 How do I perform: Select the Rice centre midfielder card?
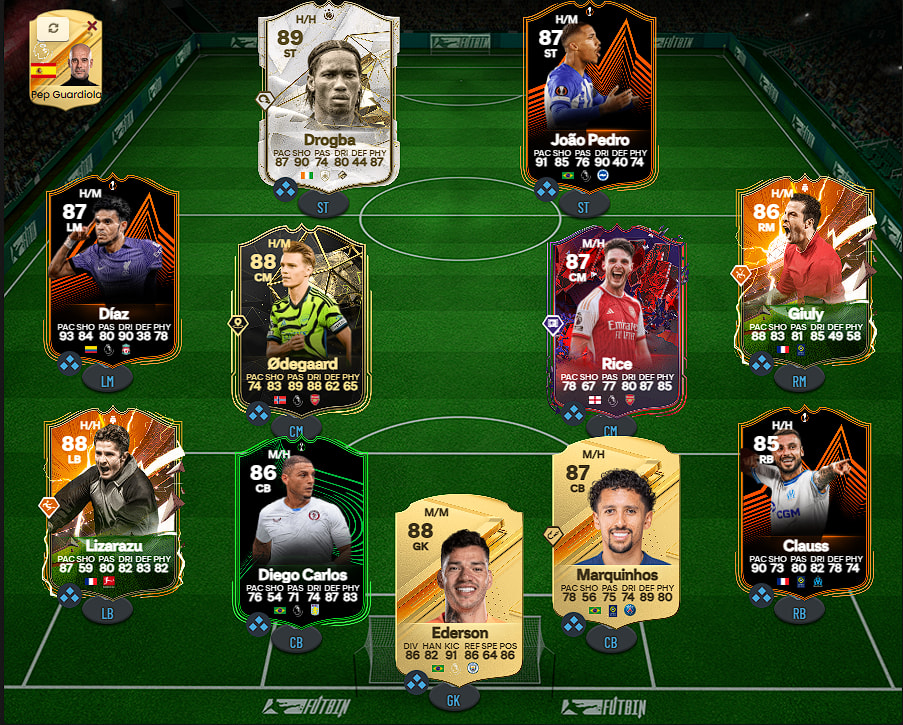pos(611,320)
